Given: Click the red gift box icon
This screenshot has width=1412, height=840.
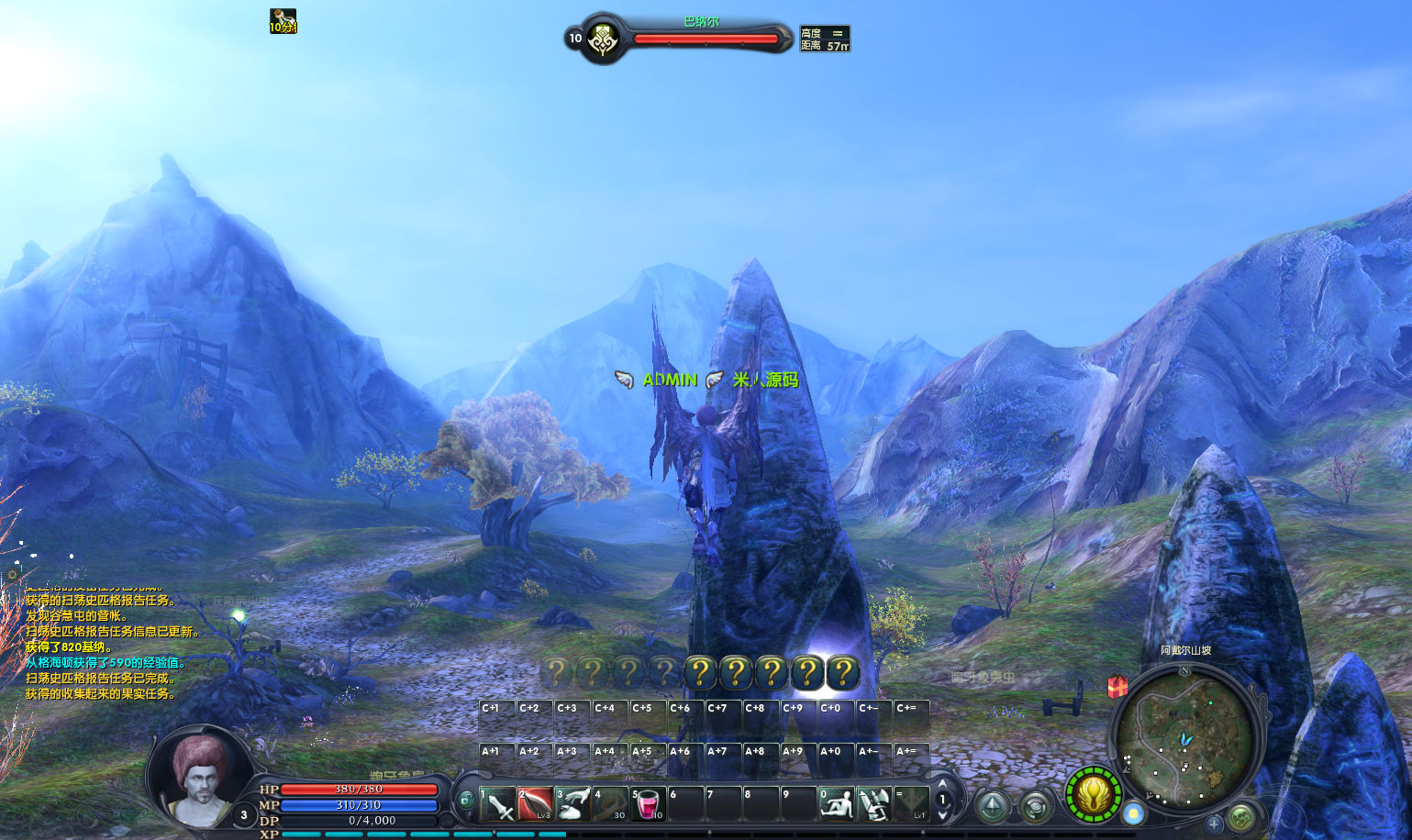Looking at the screenshot, I should click(x=1117, y=686).
